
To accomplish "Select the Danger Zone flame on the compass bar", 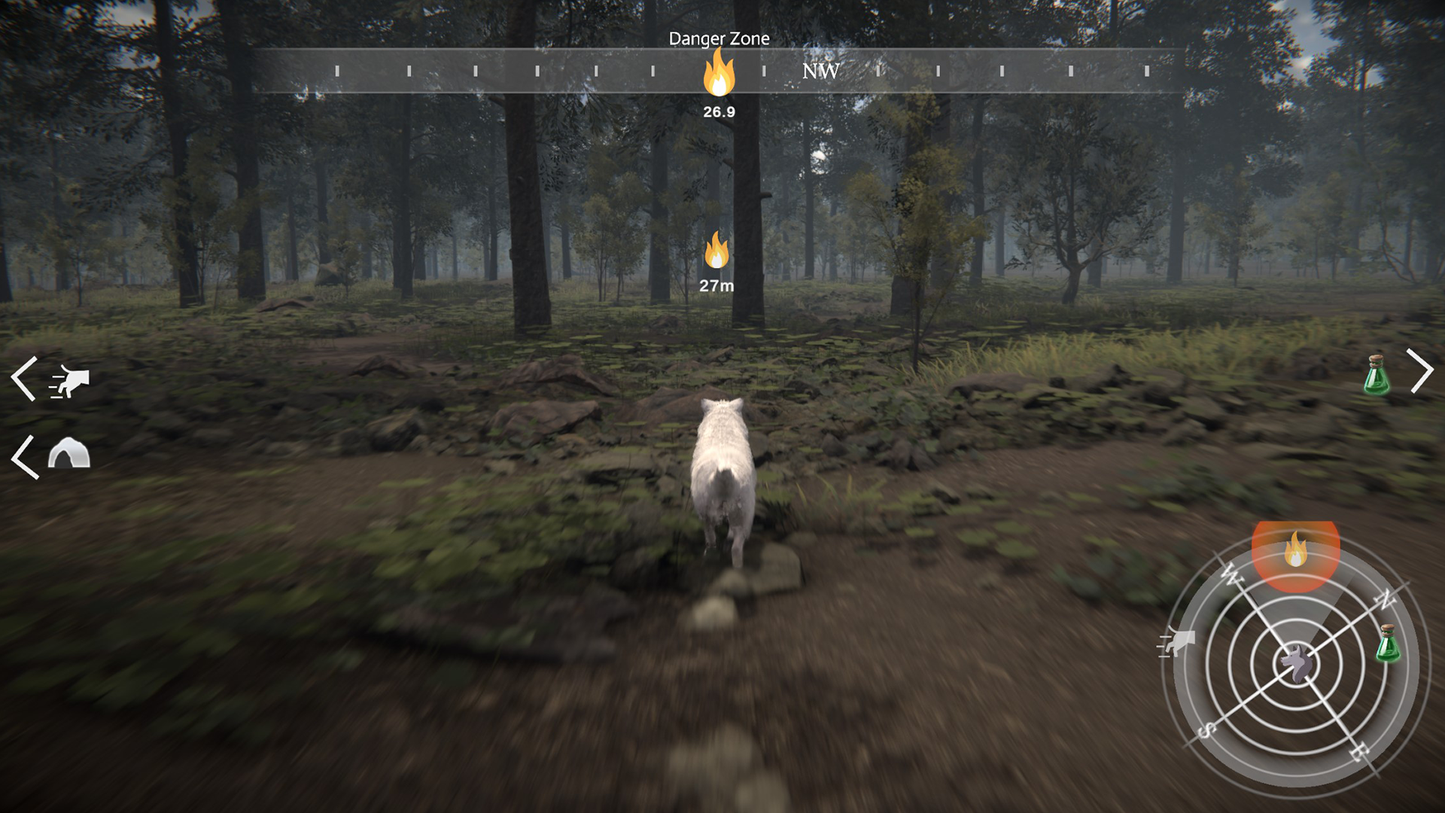I will coord(718,73).
